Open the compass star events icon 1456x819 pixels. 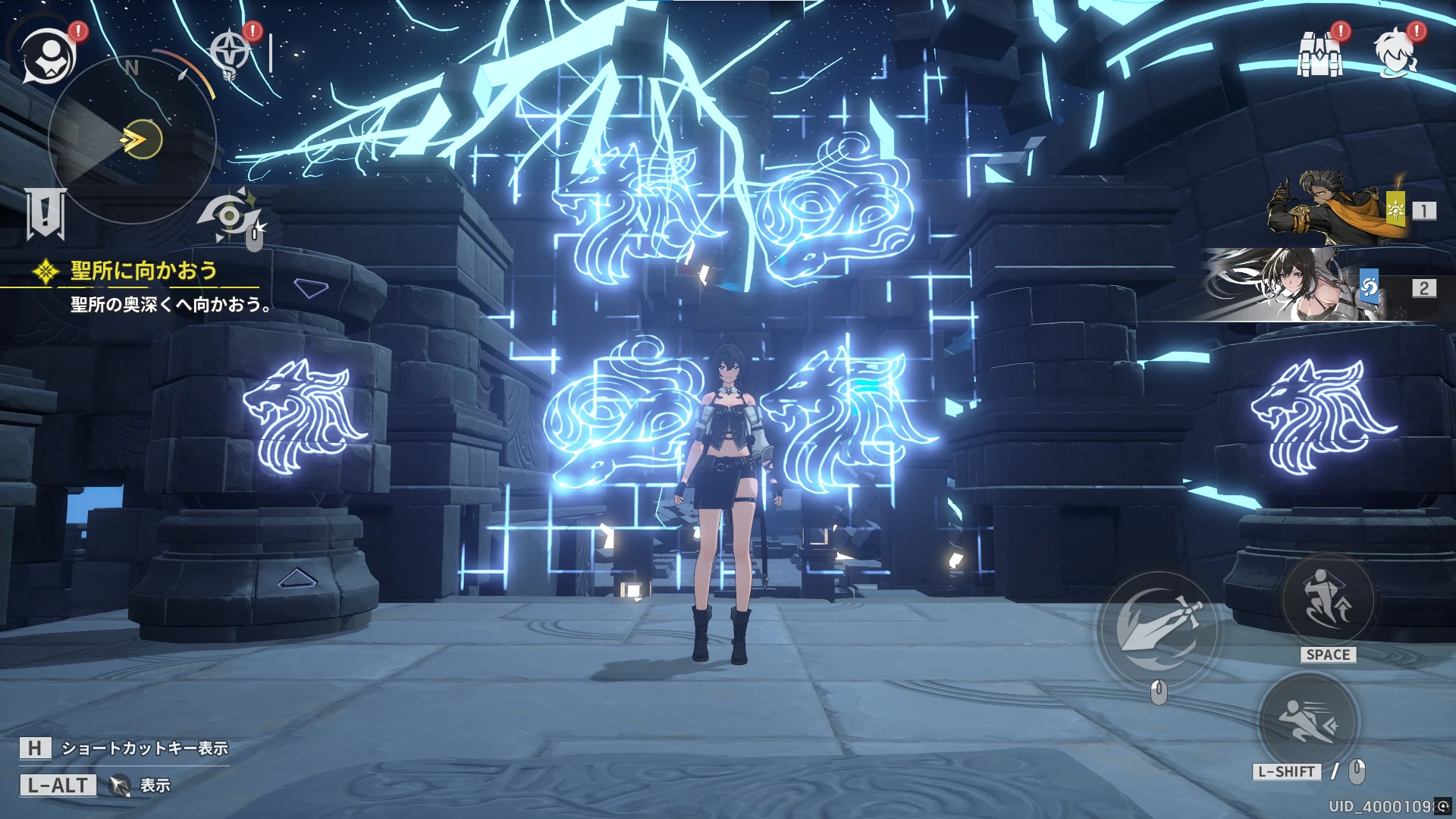coord(229,53)
